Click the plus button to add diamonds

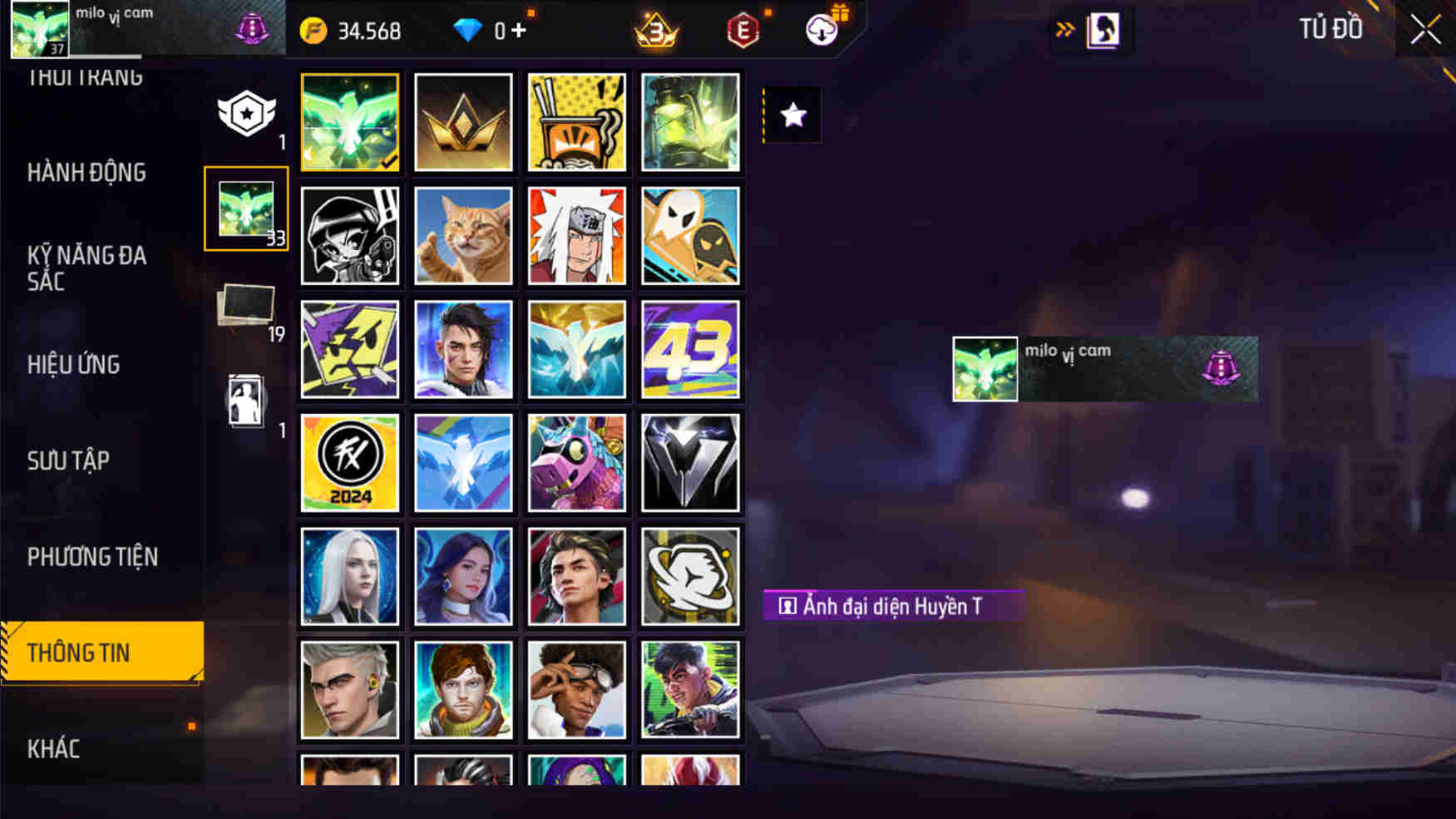click(x=523, y=29)
